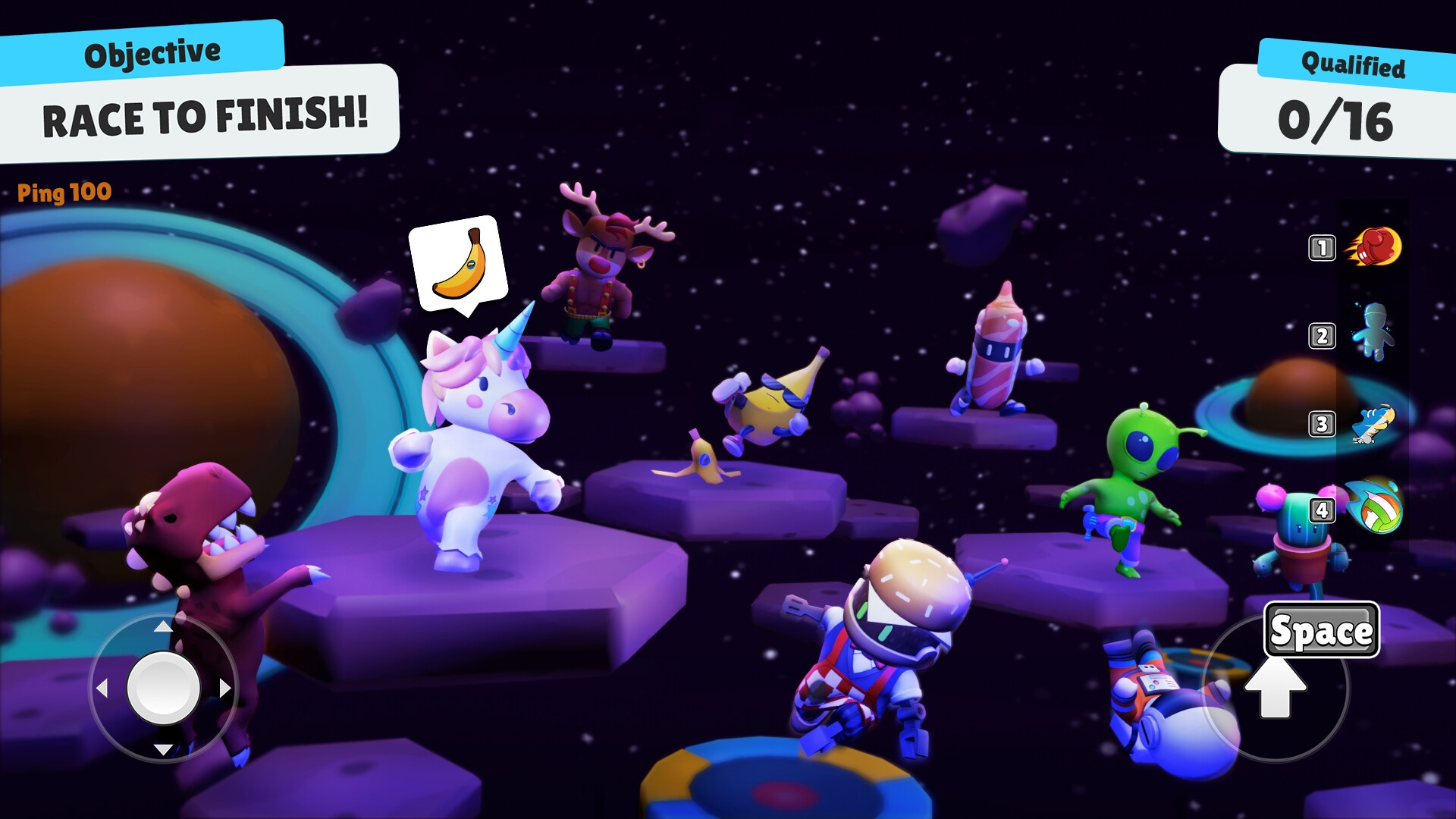Activate the flaming volleyball ability
The width and height of the screenshot is (1456, 819).
(x=1374, y=507)
